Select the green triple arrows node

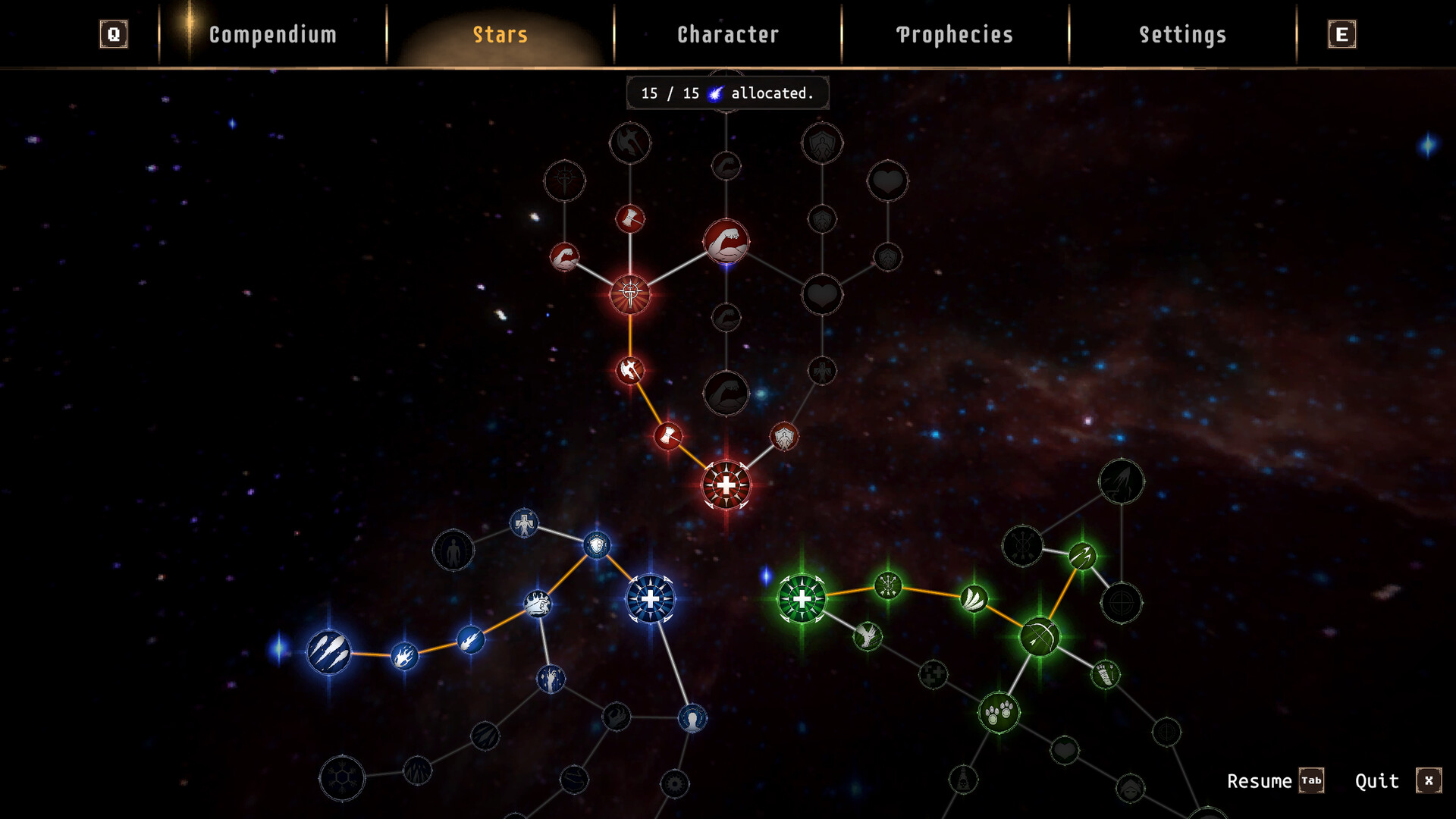pos(1082,556)
